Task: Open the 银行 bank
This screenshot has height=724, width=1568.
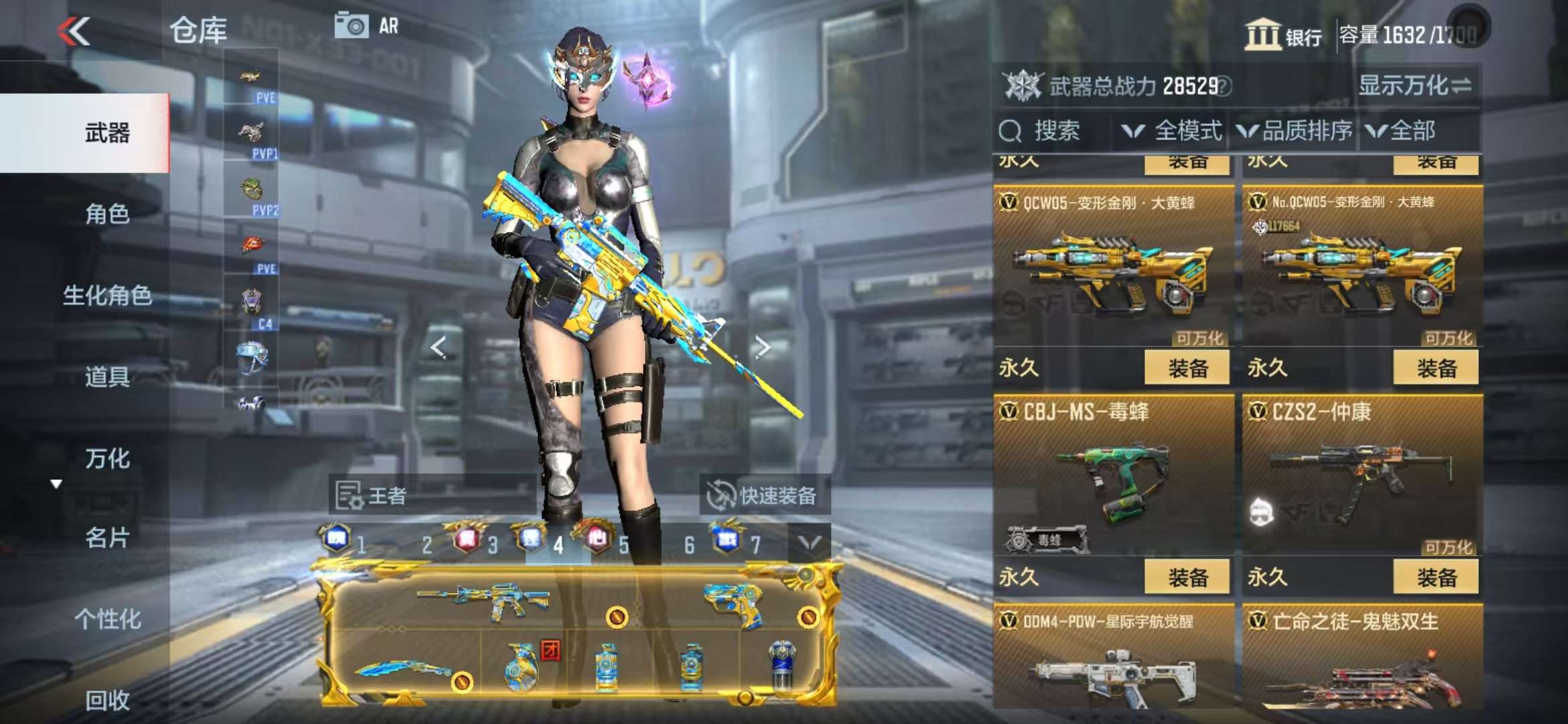Action: pyautogui.click(x=1283, y=35)
